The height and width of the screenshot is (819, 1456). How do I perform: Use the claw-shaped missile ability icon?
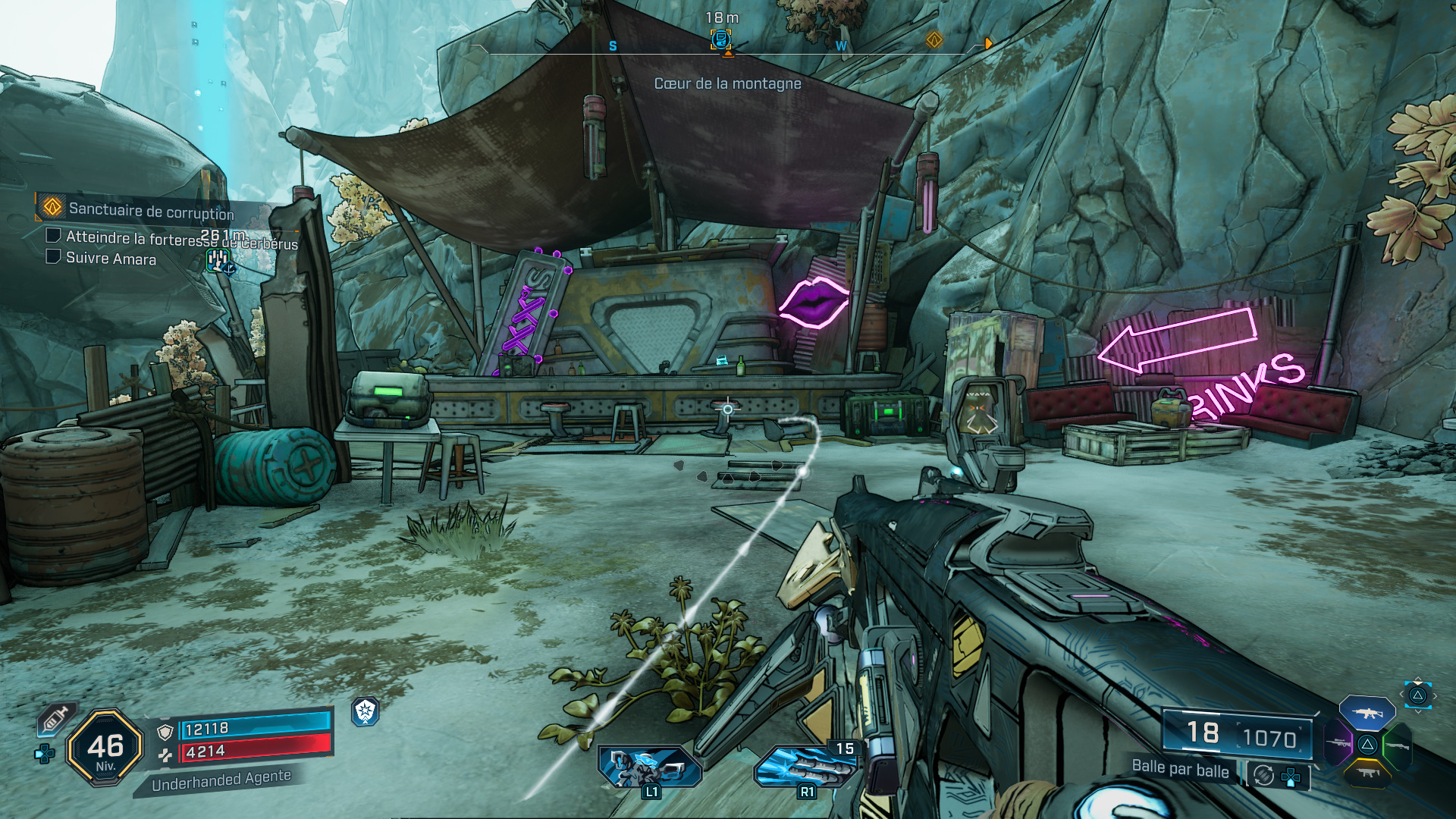[x=805, y=766]
